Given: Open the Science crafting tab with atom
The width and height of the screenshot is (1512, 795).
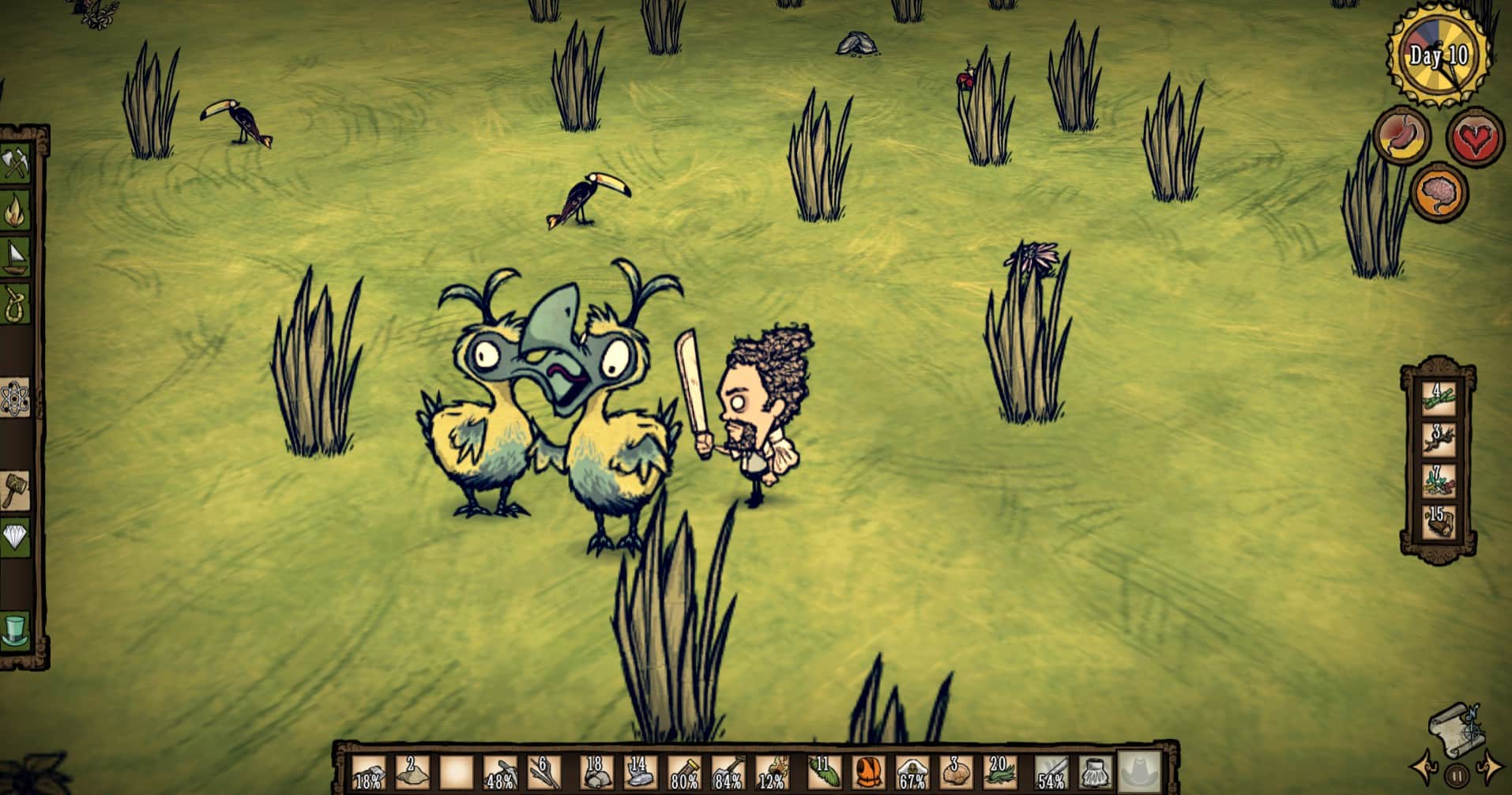Looking at the screenshot, I should point(16,397).
